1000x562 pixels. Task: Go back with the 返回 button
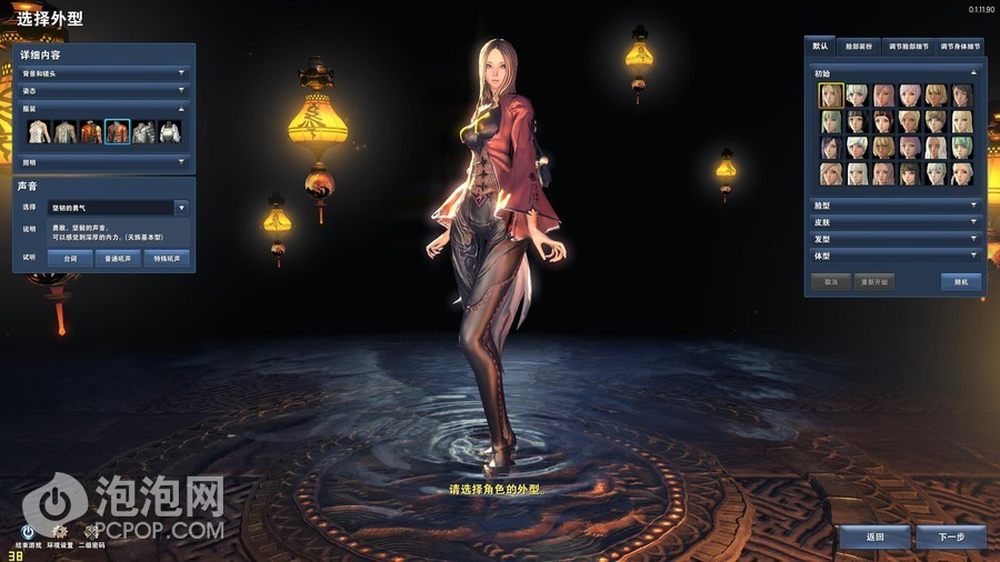[x=874, y=537]
